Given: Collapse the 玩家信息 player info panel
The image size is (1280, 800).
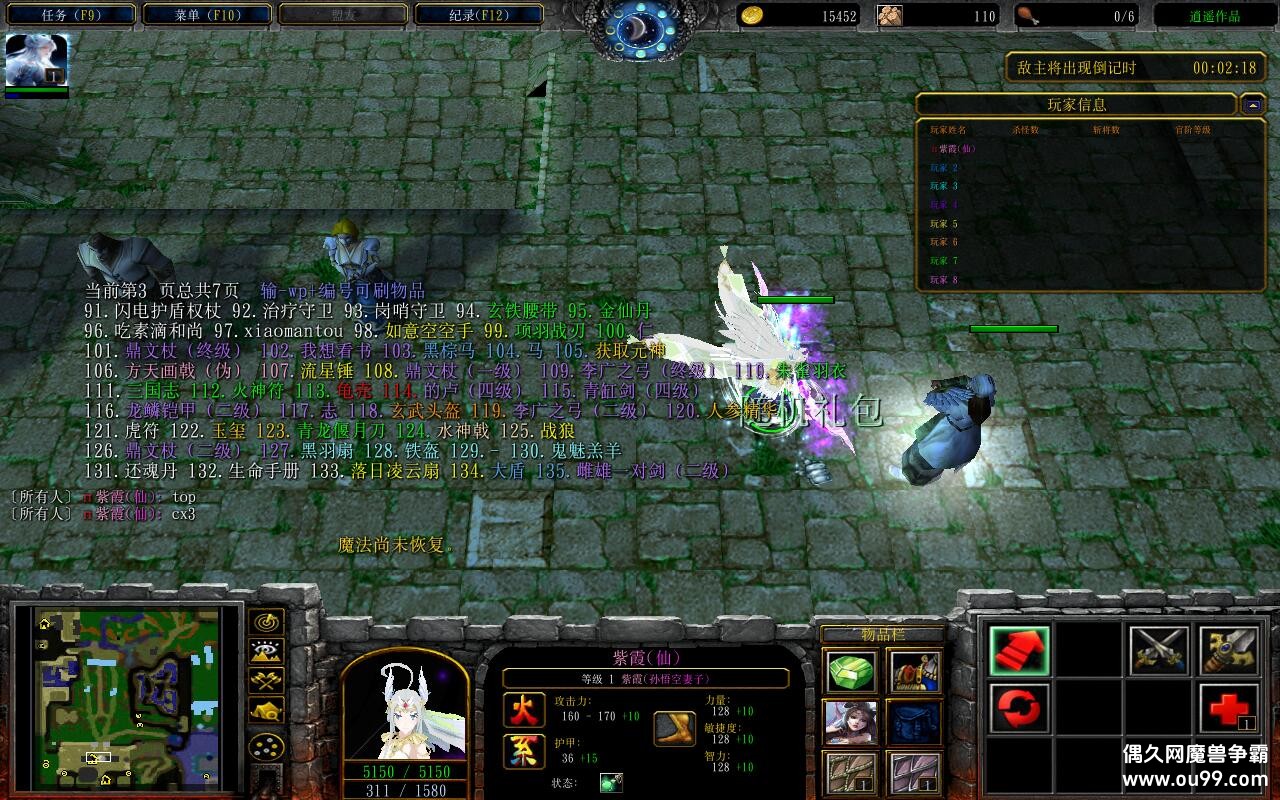Looking at the screenshot, I should 1253,104.
